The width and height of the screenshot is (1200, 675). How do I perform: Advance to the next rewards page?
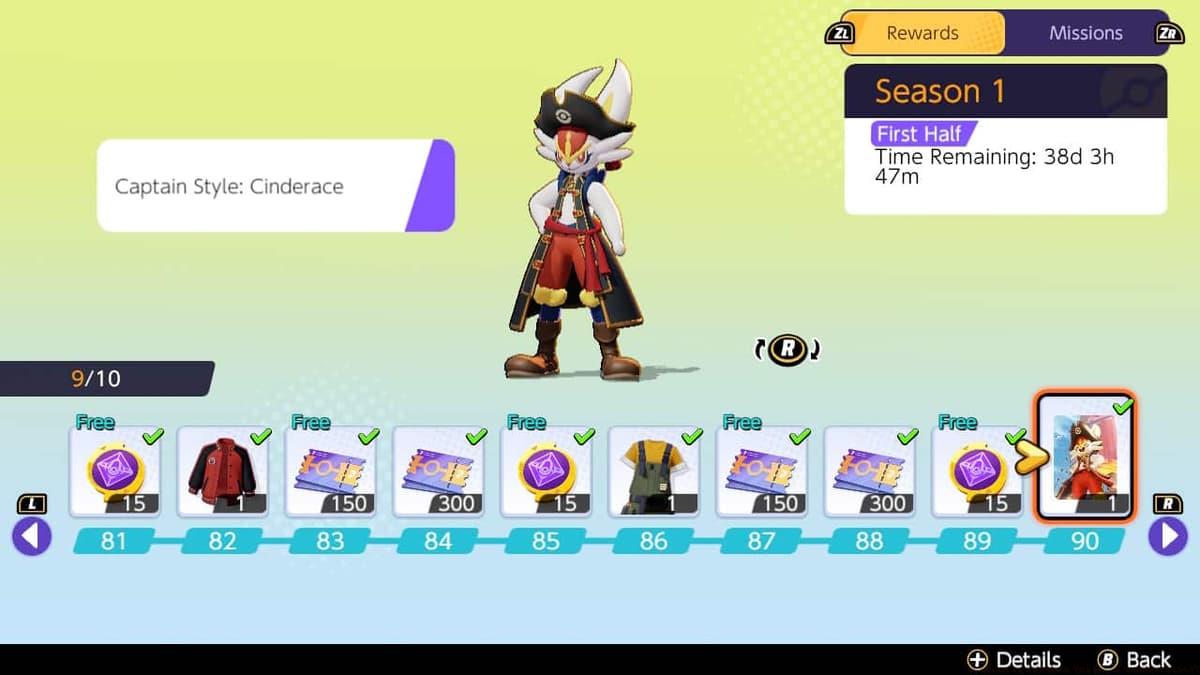[1167, 537]
